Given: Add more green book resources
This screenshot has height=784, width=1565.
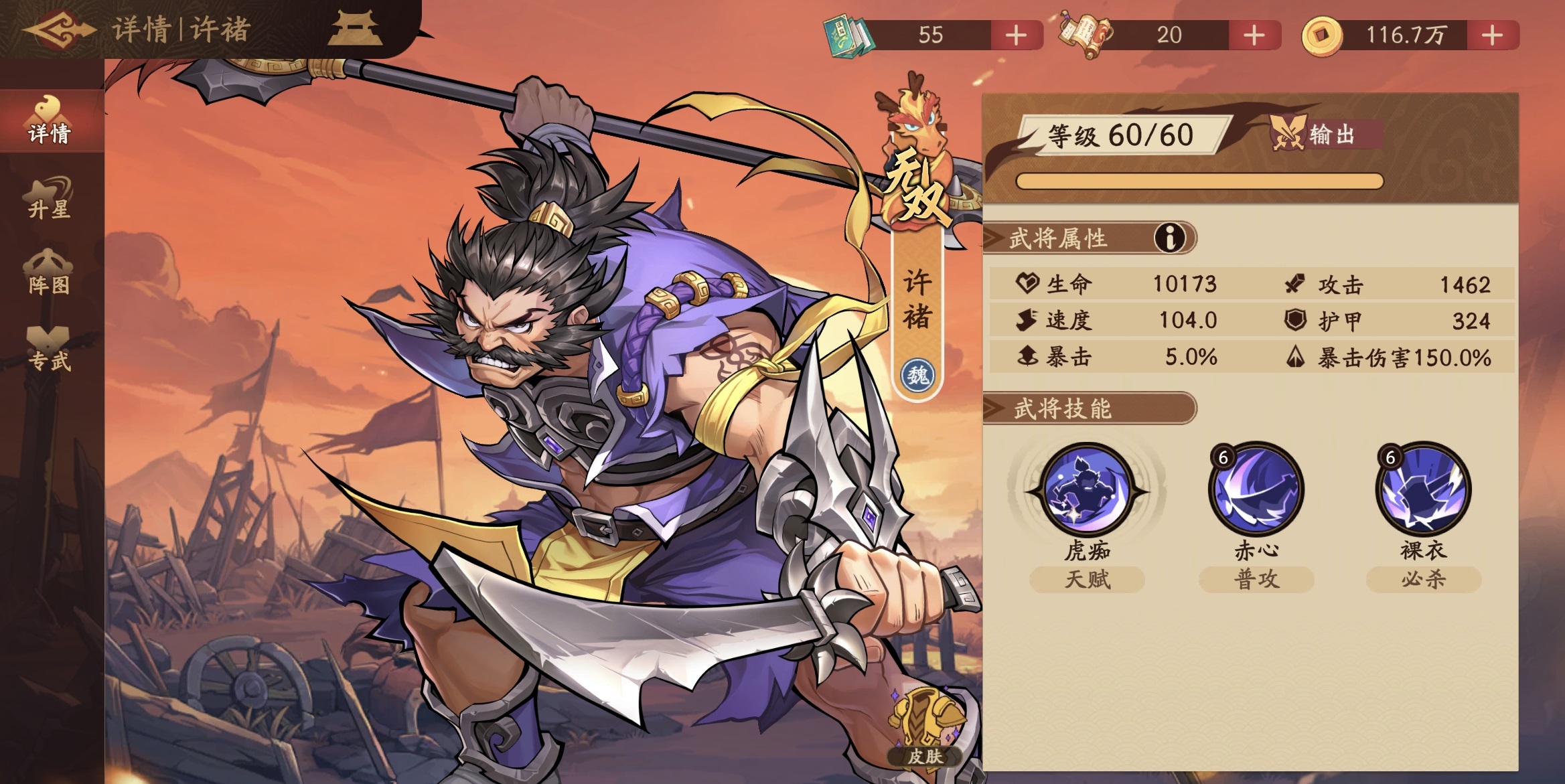Looking at the screenshot, I should click(x=1016, y=35).
